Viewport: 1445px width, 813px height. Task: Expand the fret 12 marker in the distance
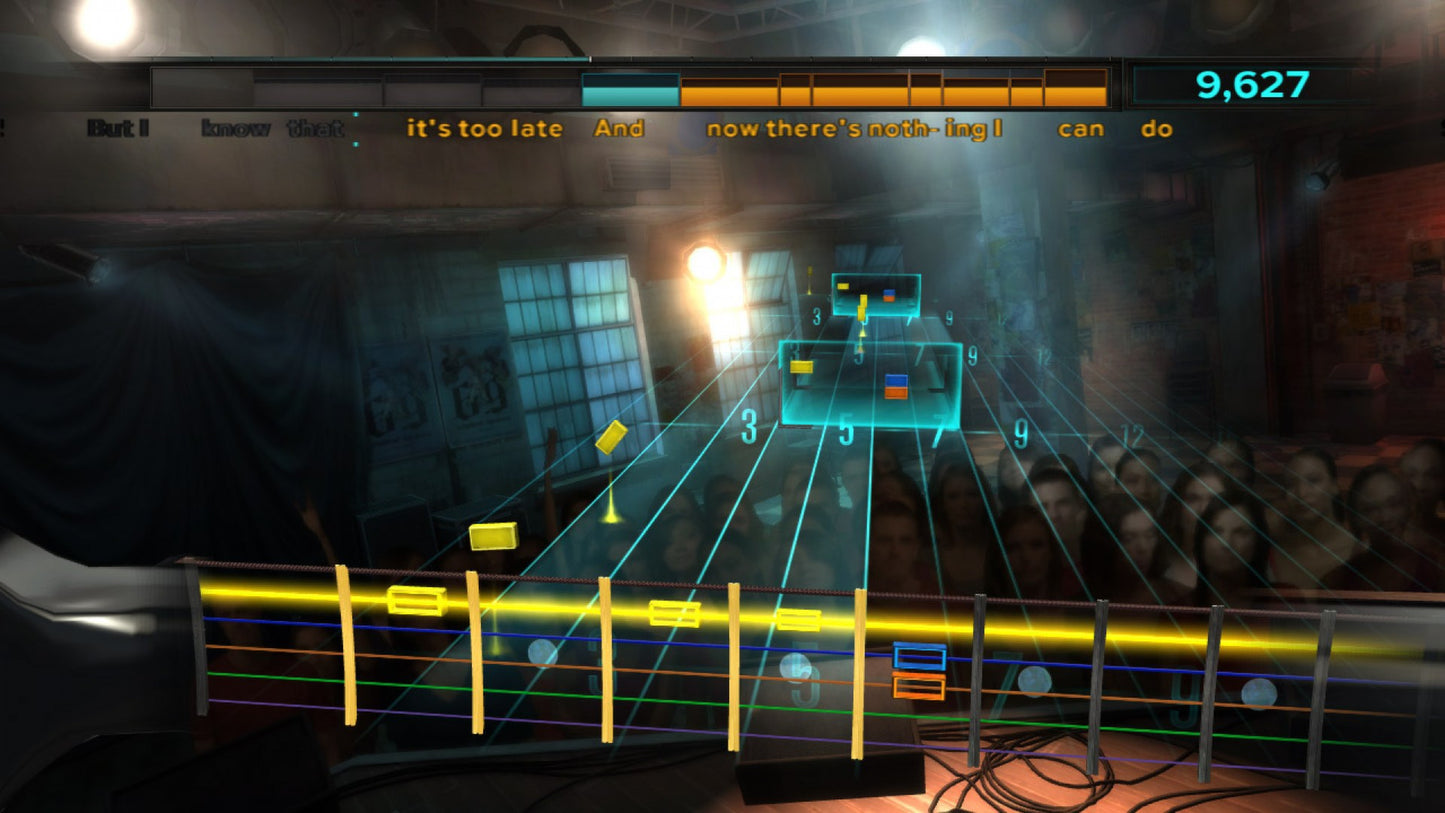pyautogui.click(x=1135, y=433)
